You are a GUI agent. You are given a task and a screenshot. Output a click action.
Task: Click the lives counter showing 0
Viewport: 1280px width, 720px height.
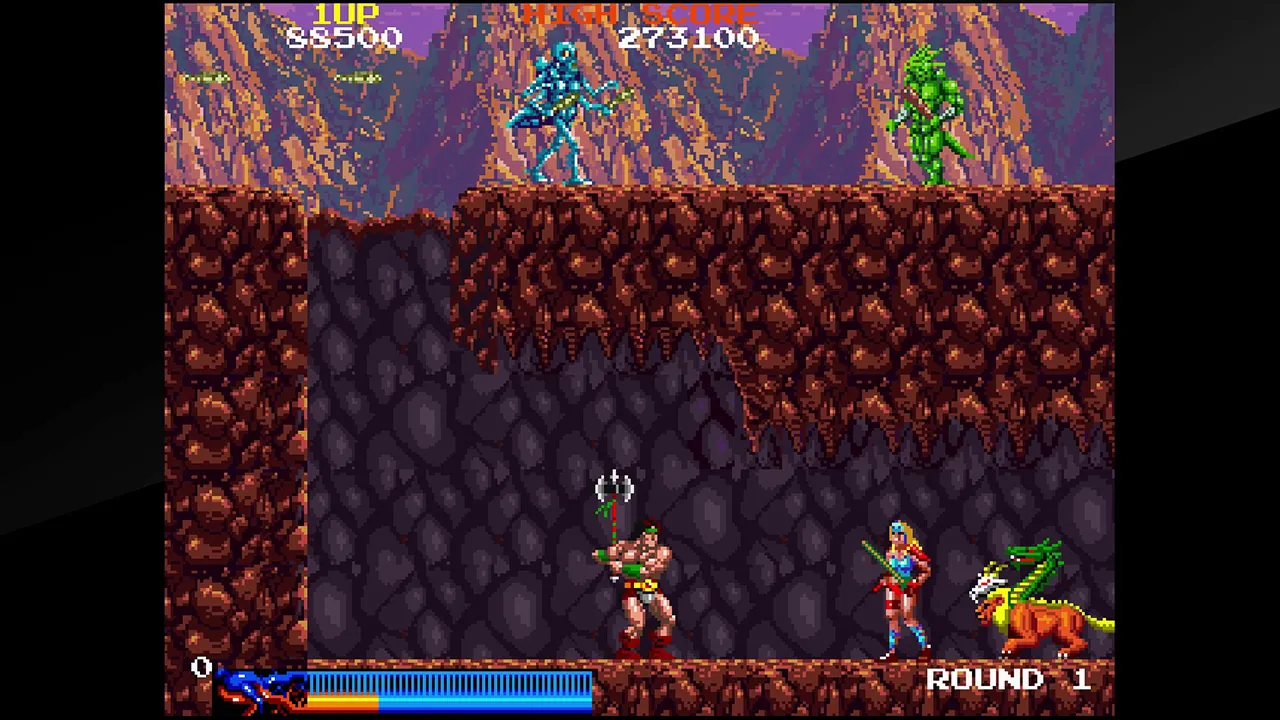201,668
